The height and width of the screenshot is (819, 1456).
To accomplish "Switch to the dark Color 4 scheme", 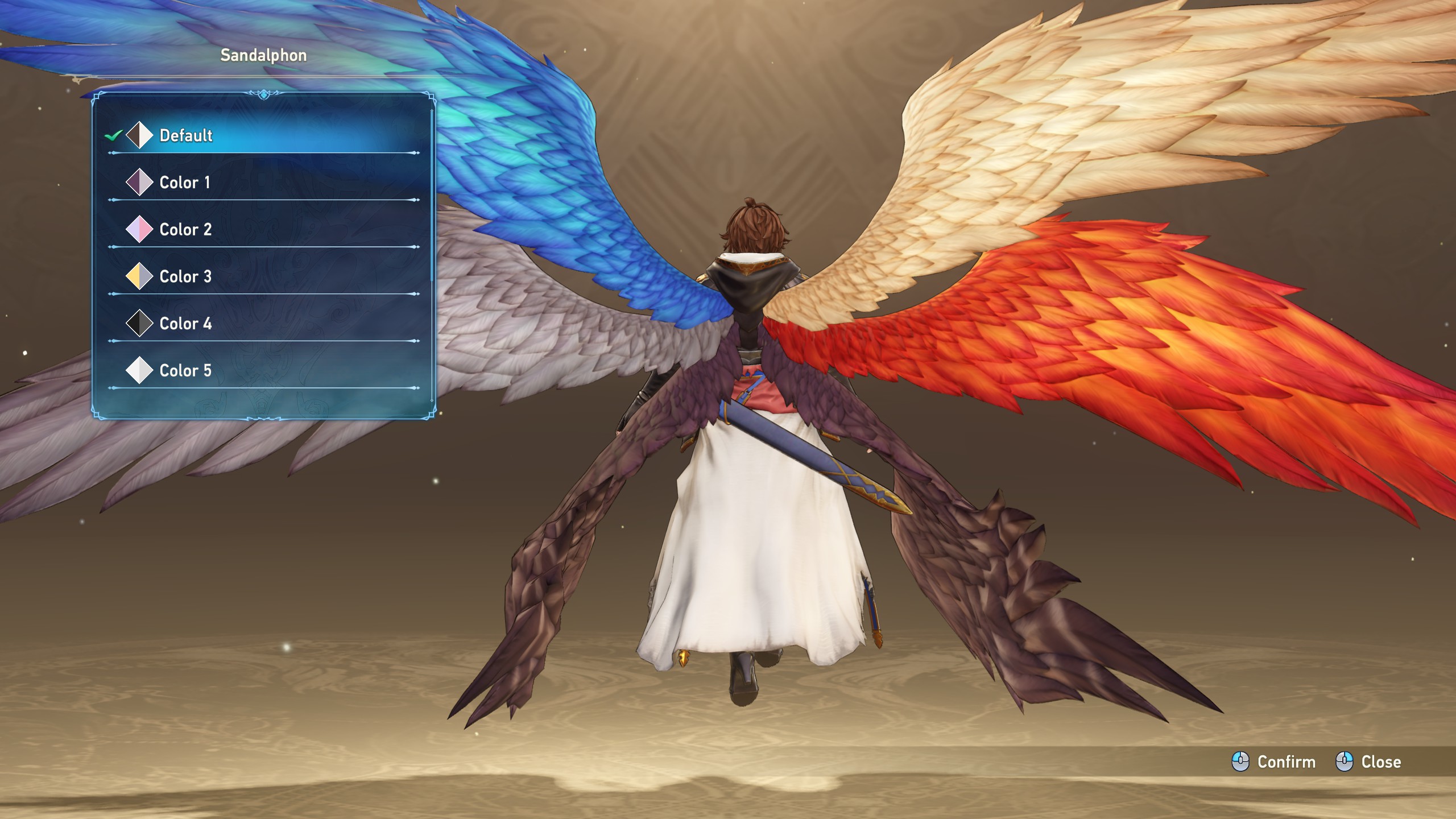I will pos(185,324).
